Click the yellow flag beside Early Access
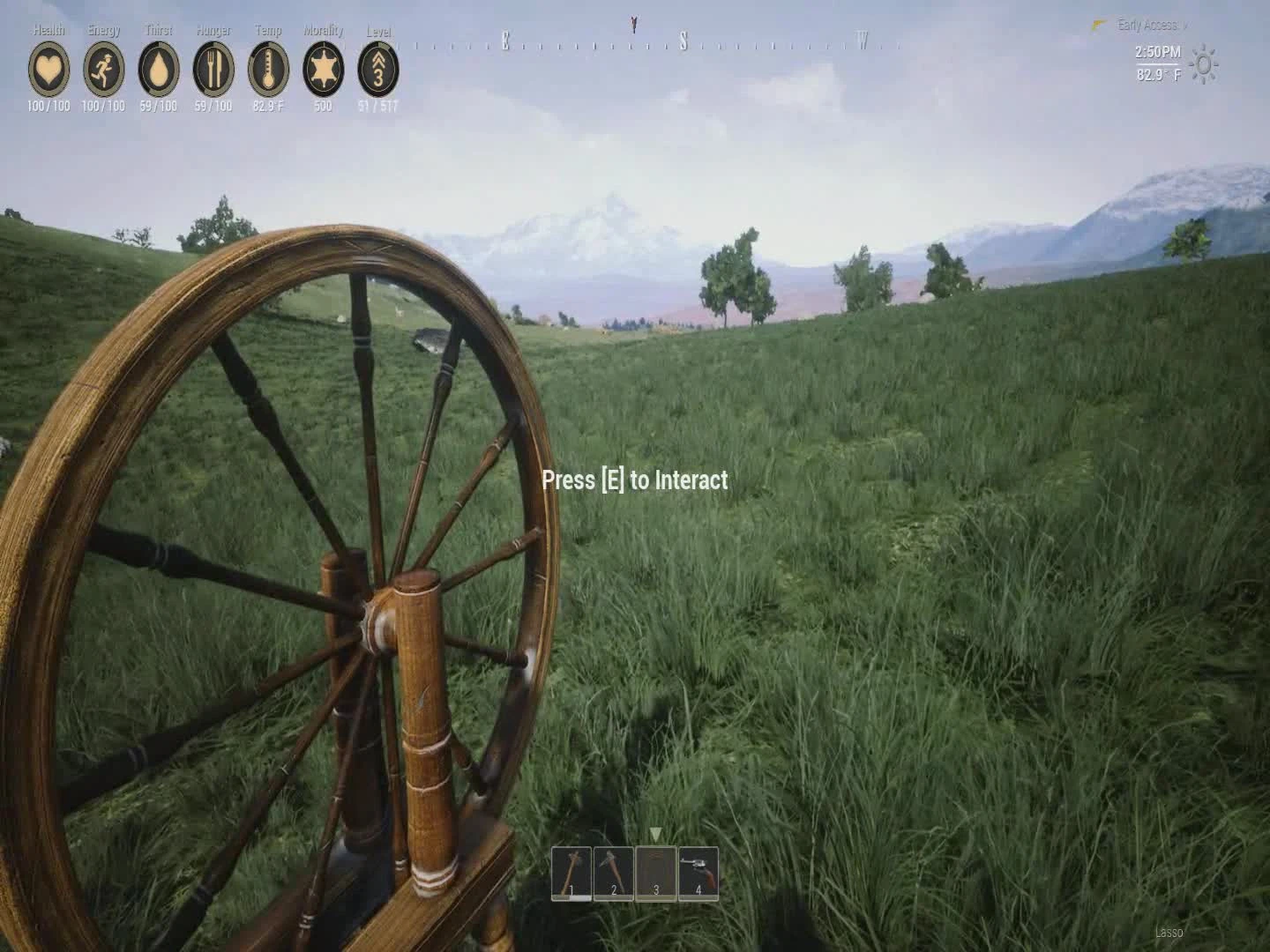Viewport: 1270px width, 952px height. click(x=1097, y=25)
